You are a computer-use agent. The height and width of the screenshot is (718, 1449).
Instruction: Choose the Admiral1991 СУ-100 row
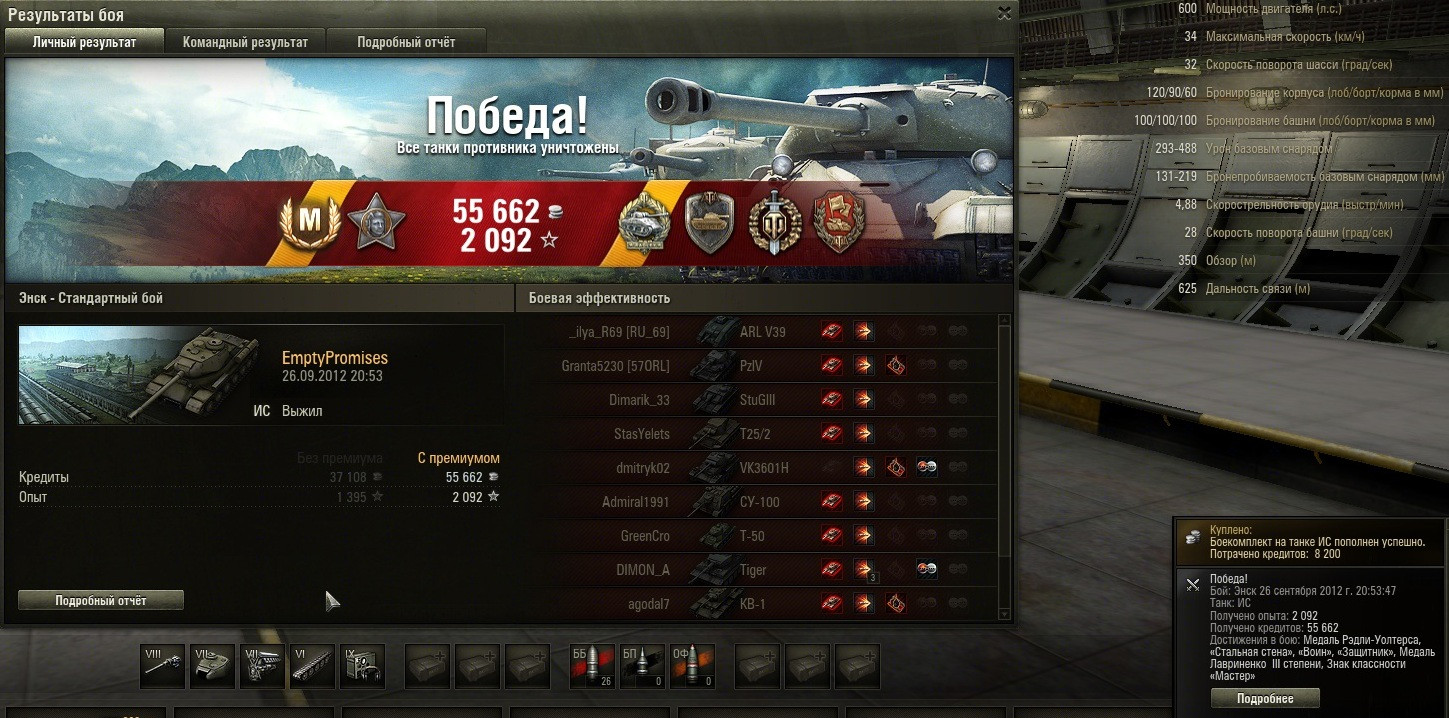tap(760, 502)
